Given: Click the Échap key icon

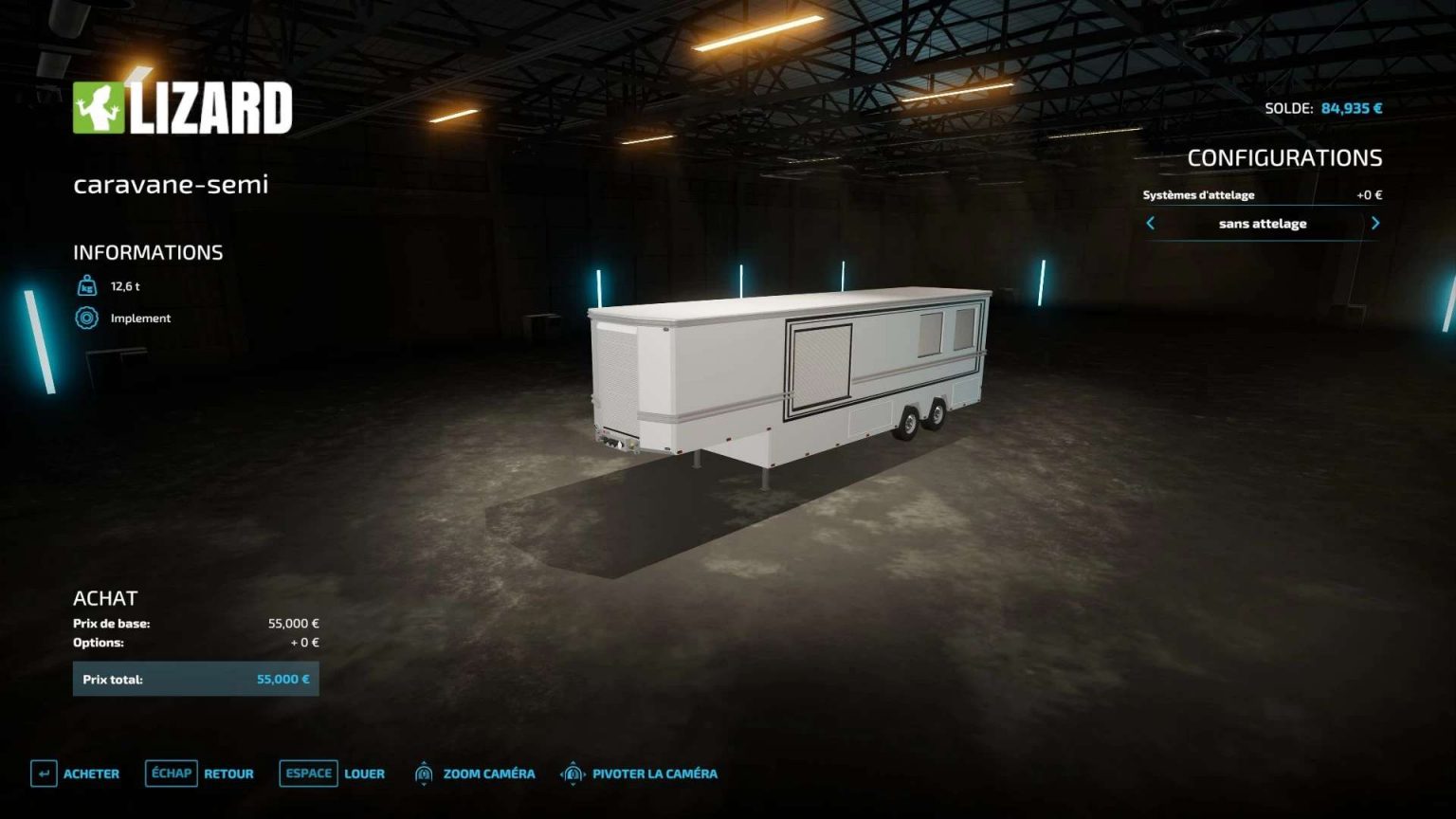Looking at the screenshot, I should [x=171, y=773].
